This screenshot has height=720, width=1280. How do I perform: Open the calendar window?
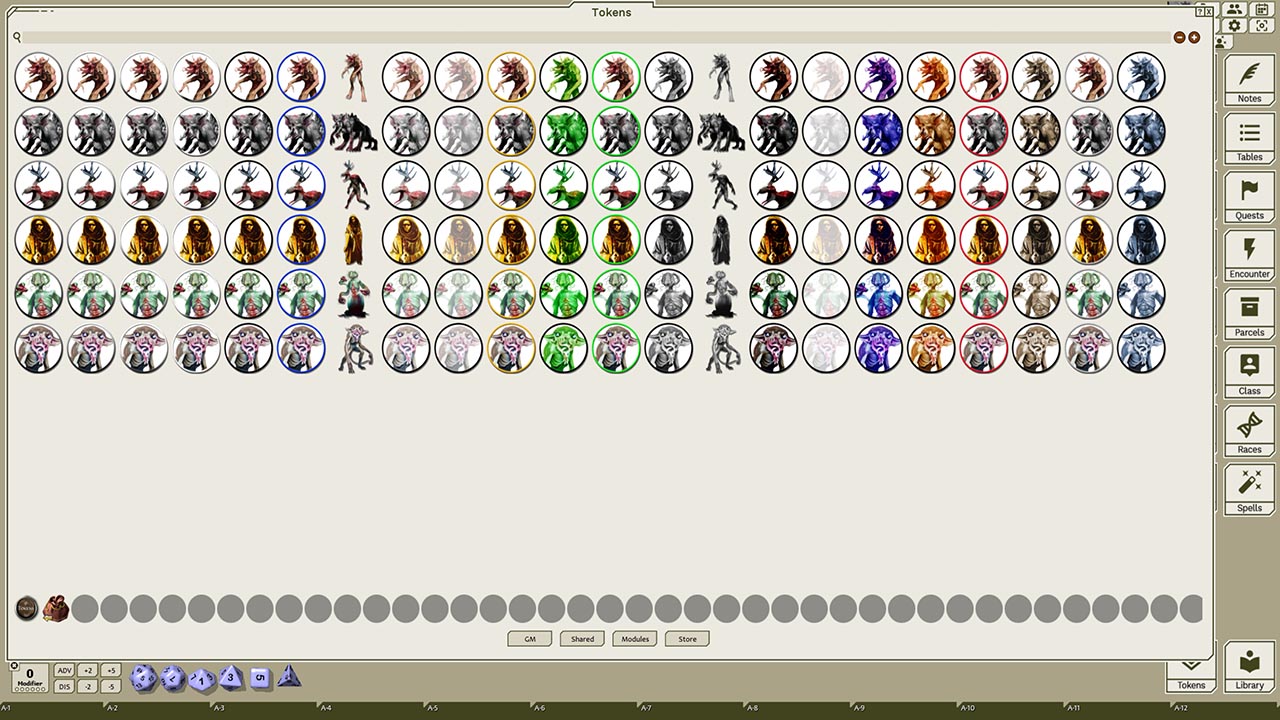point(1262,10)
